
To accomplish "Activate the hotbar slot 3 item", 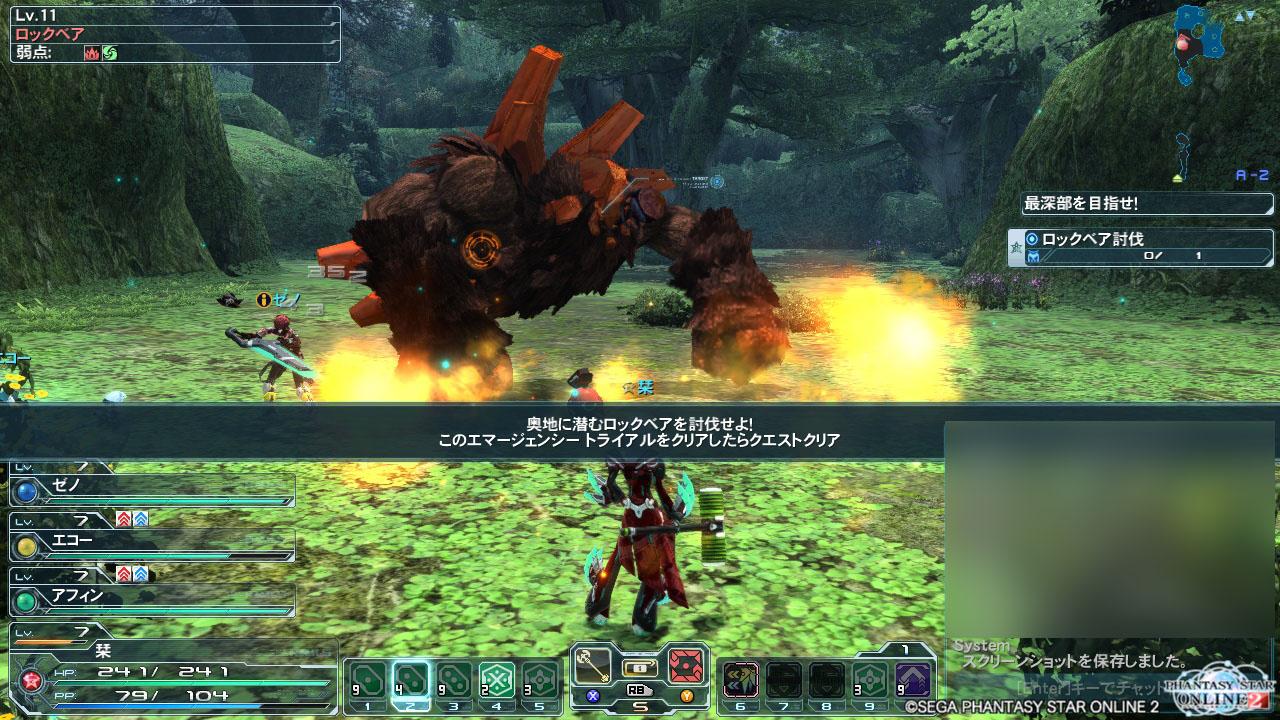I will click(454, 680).
